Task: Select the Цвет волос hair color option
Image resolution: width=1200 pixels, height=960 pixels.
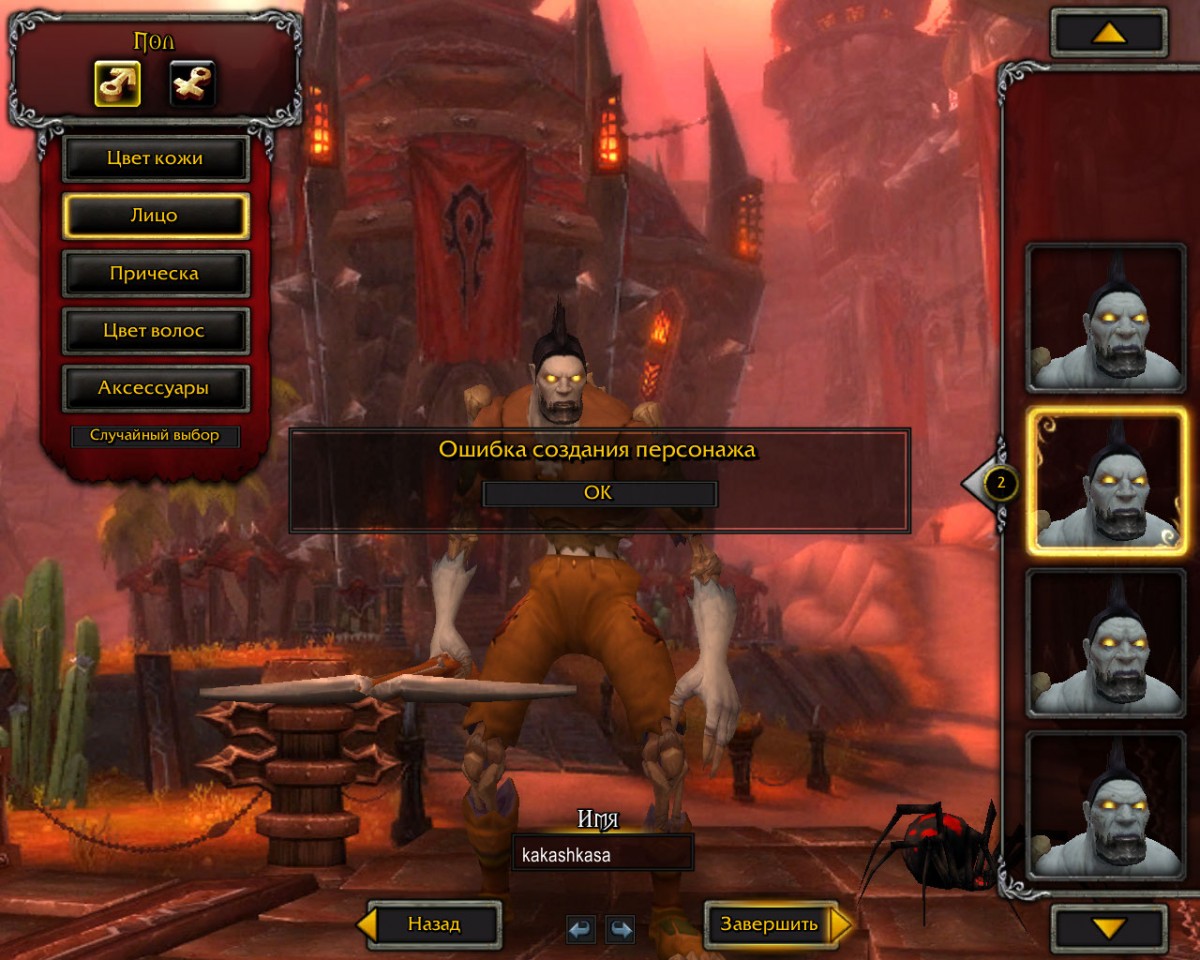Action: tap(155, 330)
